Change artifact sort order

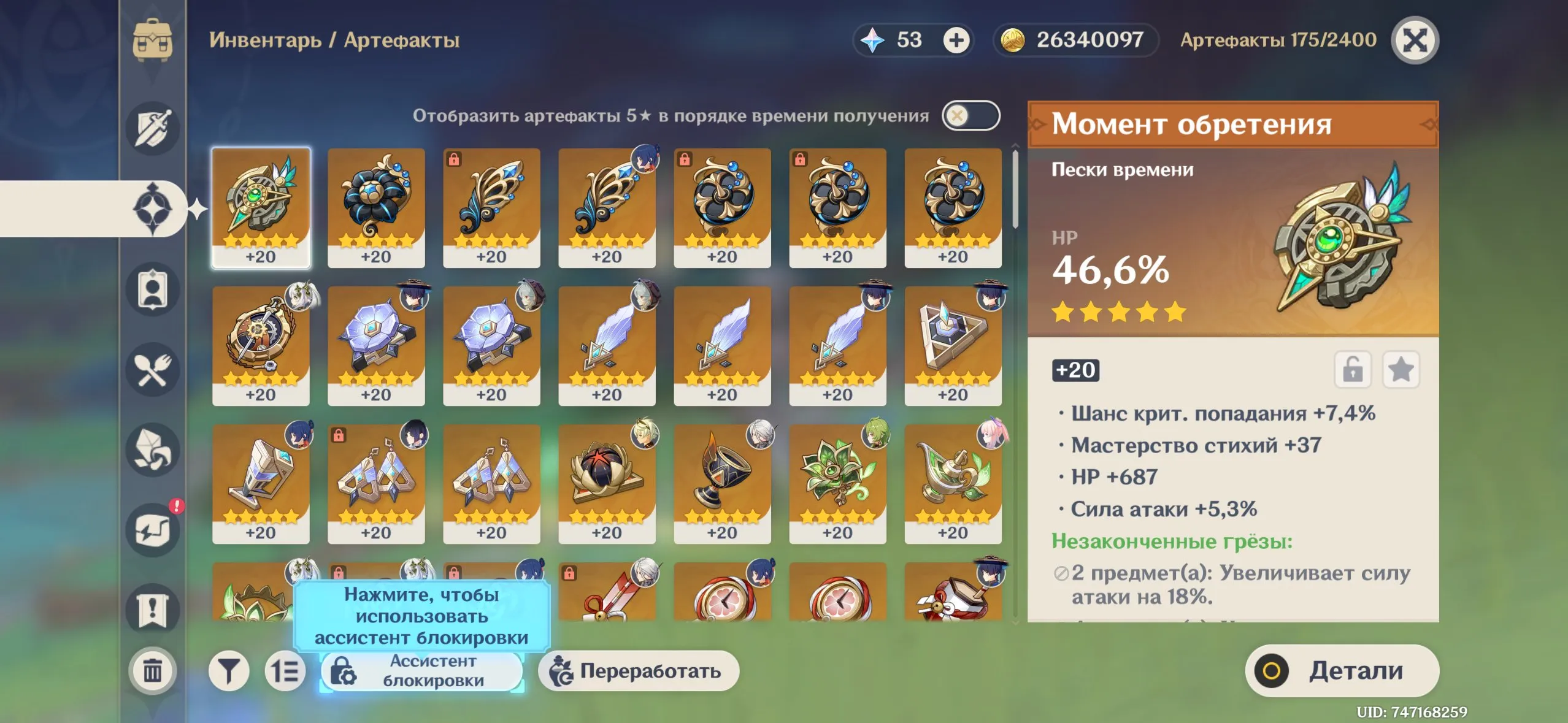click(x=285, y=671)
